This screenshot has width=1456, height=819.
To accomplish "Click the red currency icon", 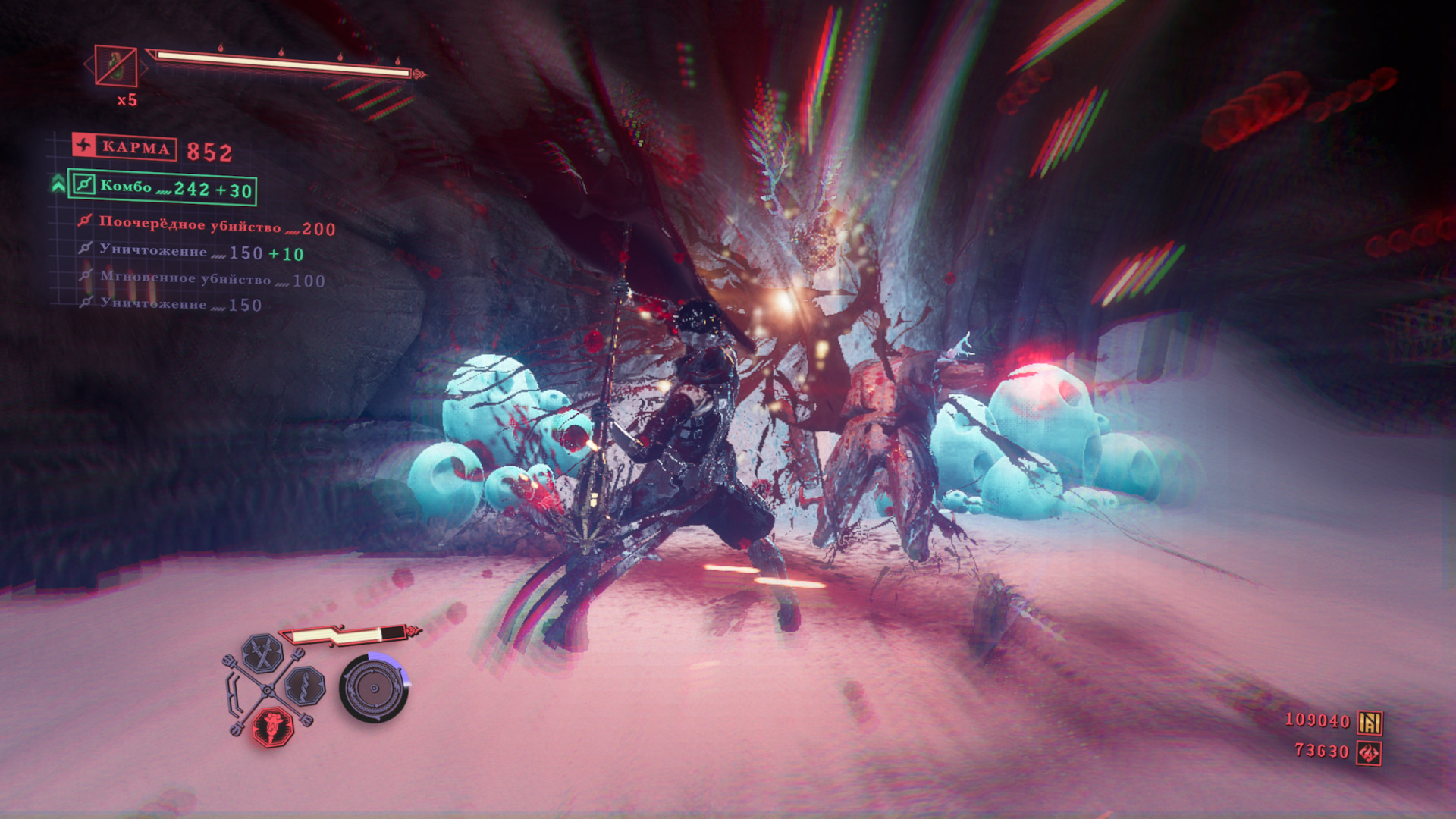I will pos(1369,753).
